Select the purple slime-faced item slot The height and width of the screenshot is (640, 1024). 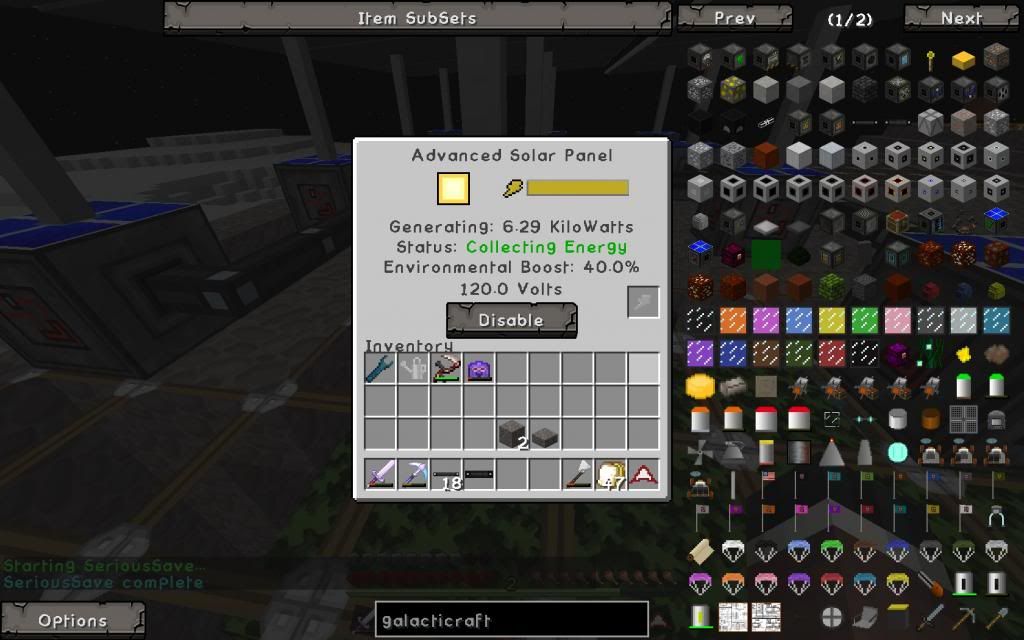click(479, 369)
